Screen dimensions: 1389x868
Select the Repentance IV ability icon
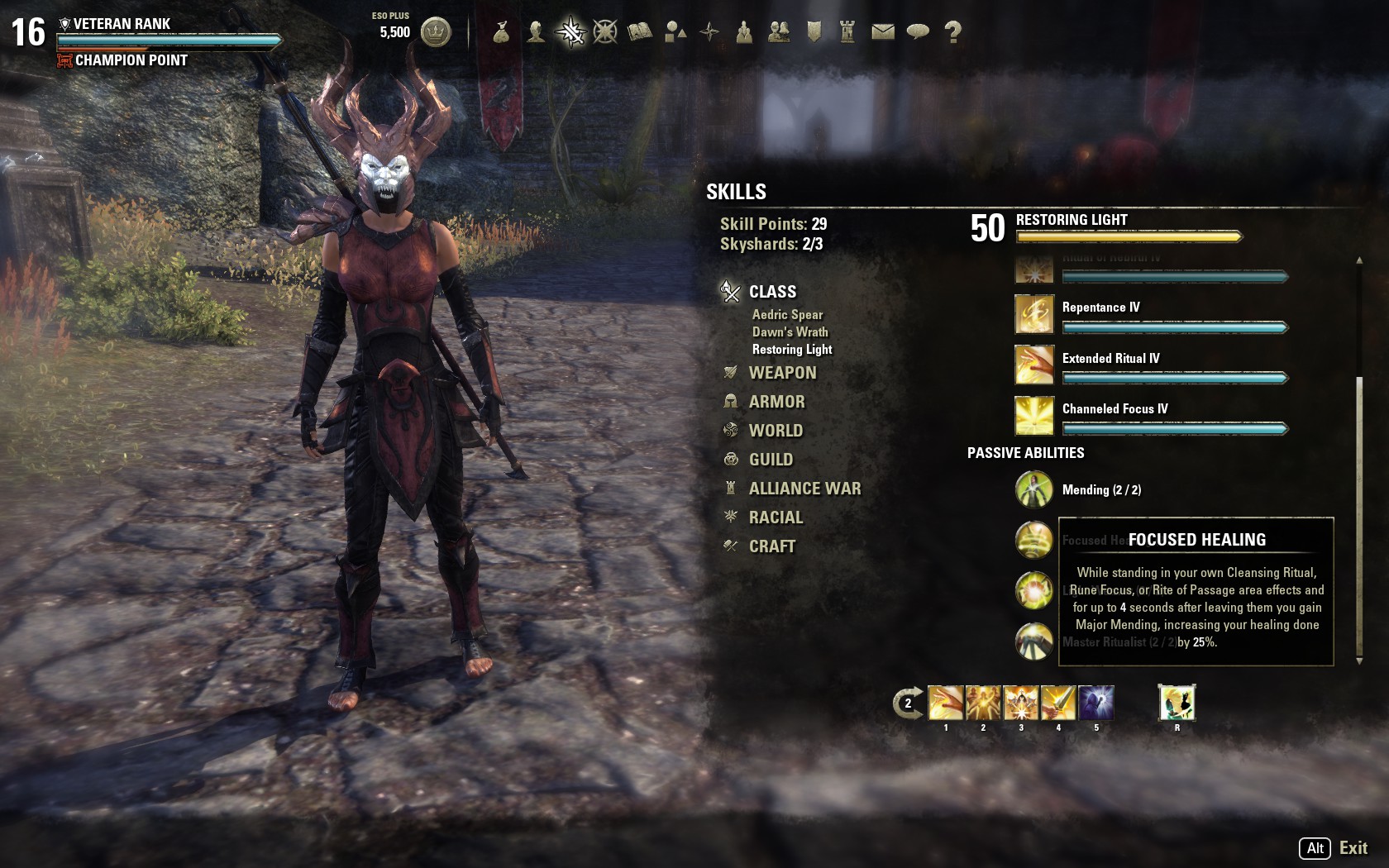pyautogui.click(x=1034, y=314)
